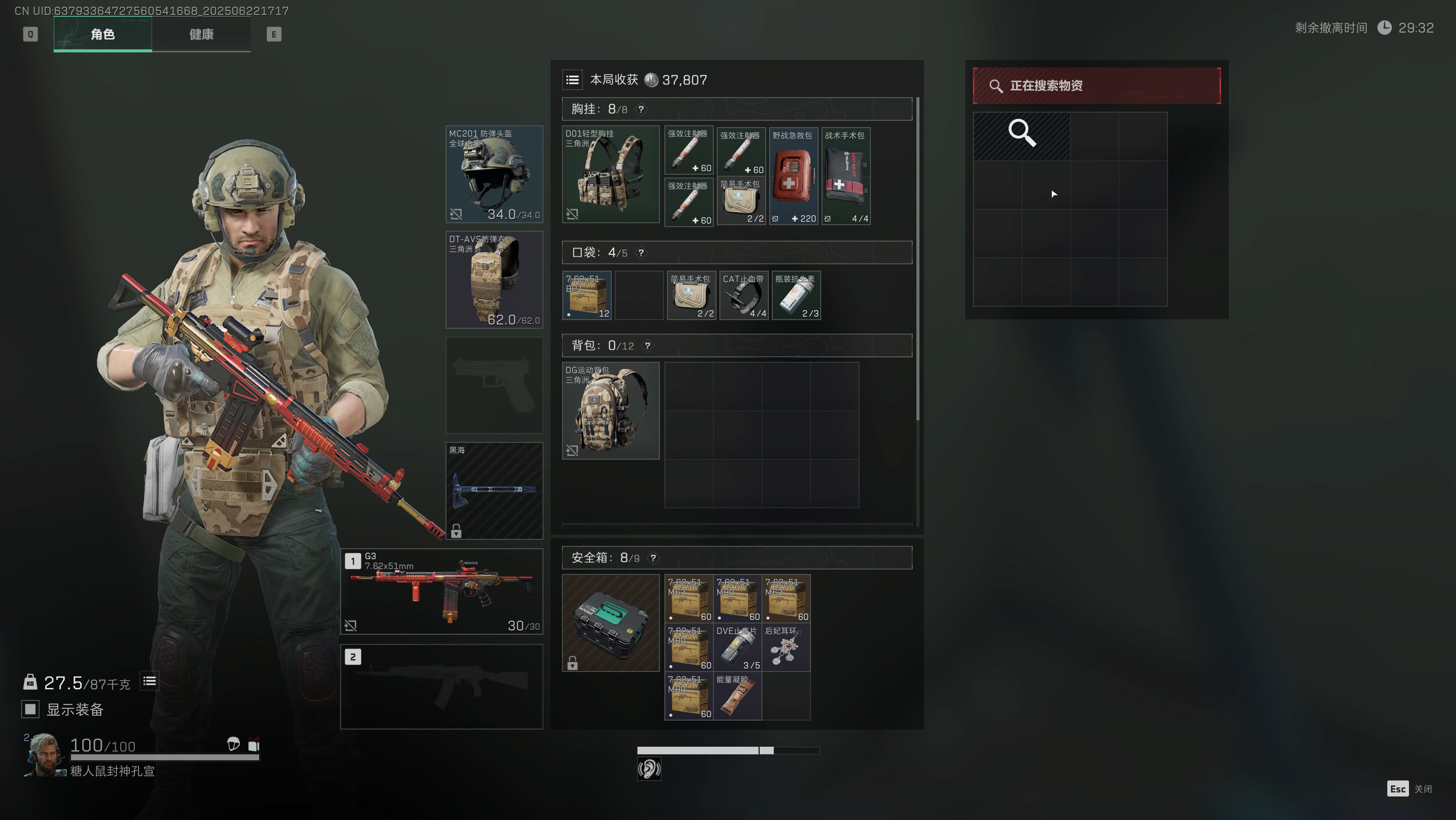The width and height of the screenshot is (1456, 820).
Task: Select the DVE止痛片 painkillers
Action: [737, 648]
